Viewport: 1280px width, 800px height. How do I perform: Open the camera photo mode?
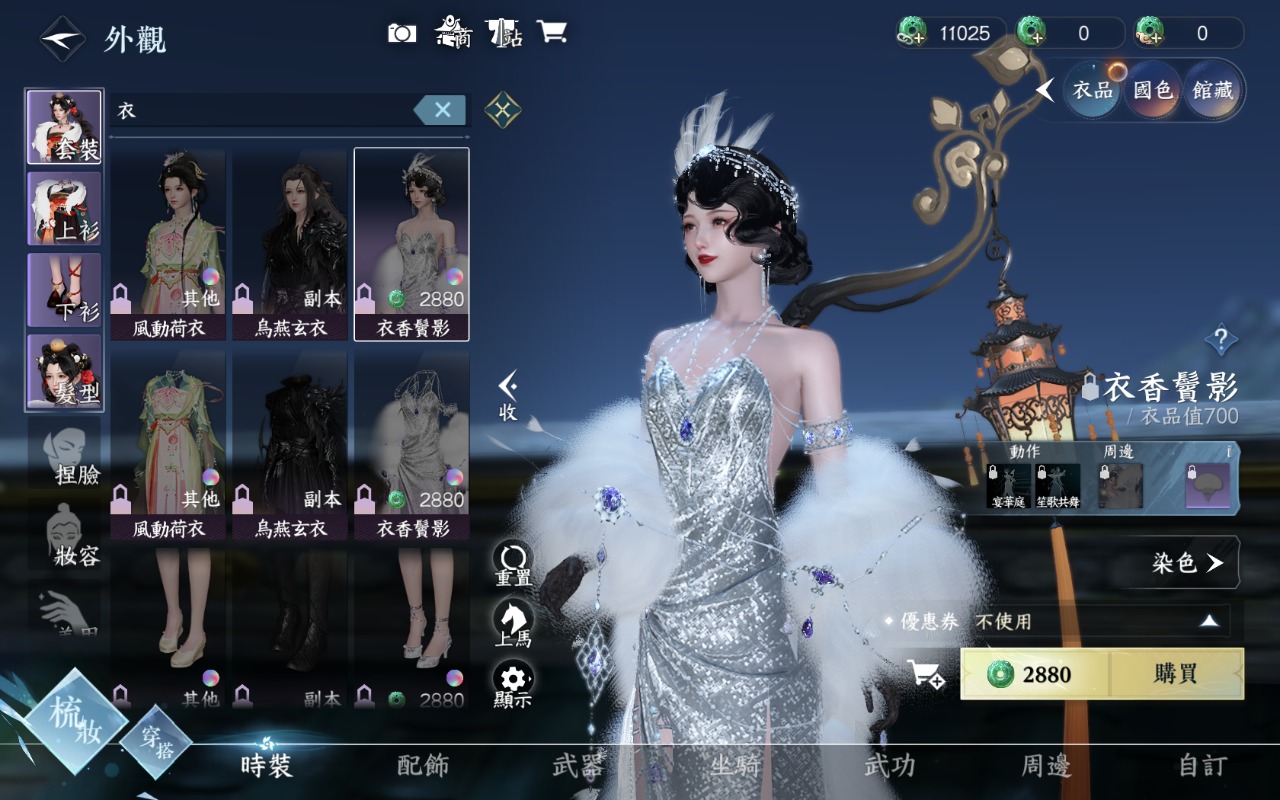coord(402,33)
